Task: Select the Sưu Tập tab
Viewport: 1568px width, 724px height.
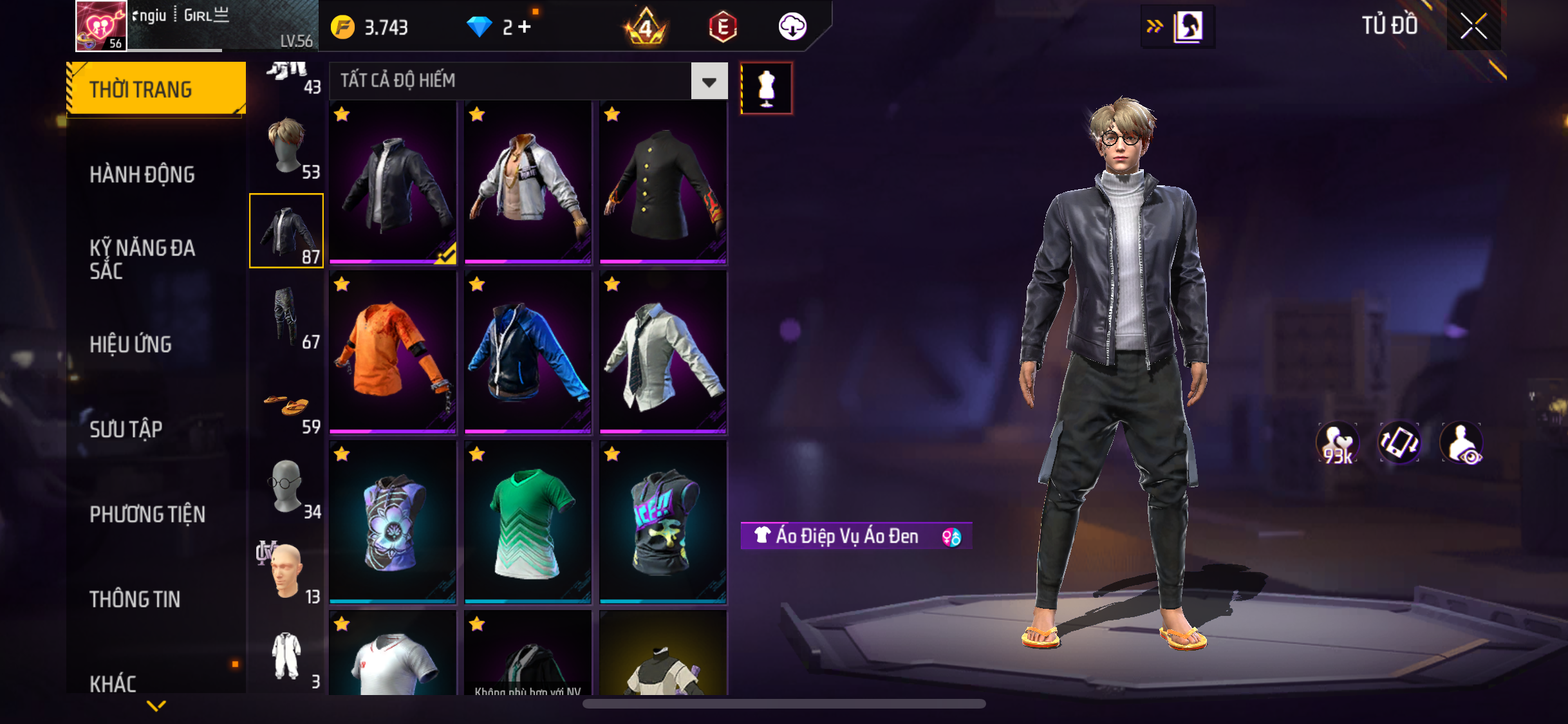Action: pos(126,429)
